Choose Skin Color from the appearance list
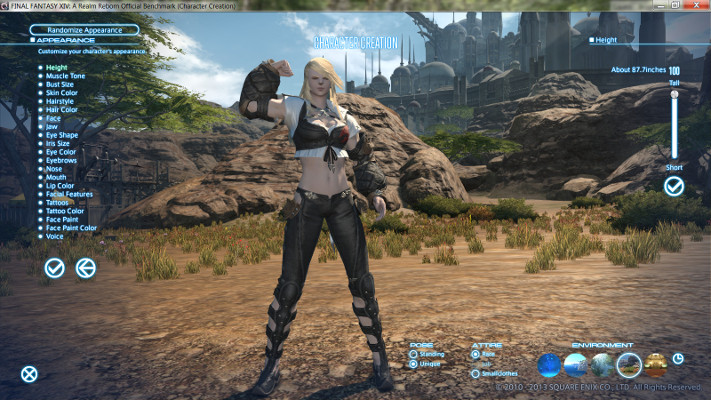 click(x=61, y=94)
